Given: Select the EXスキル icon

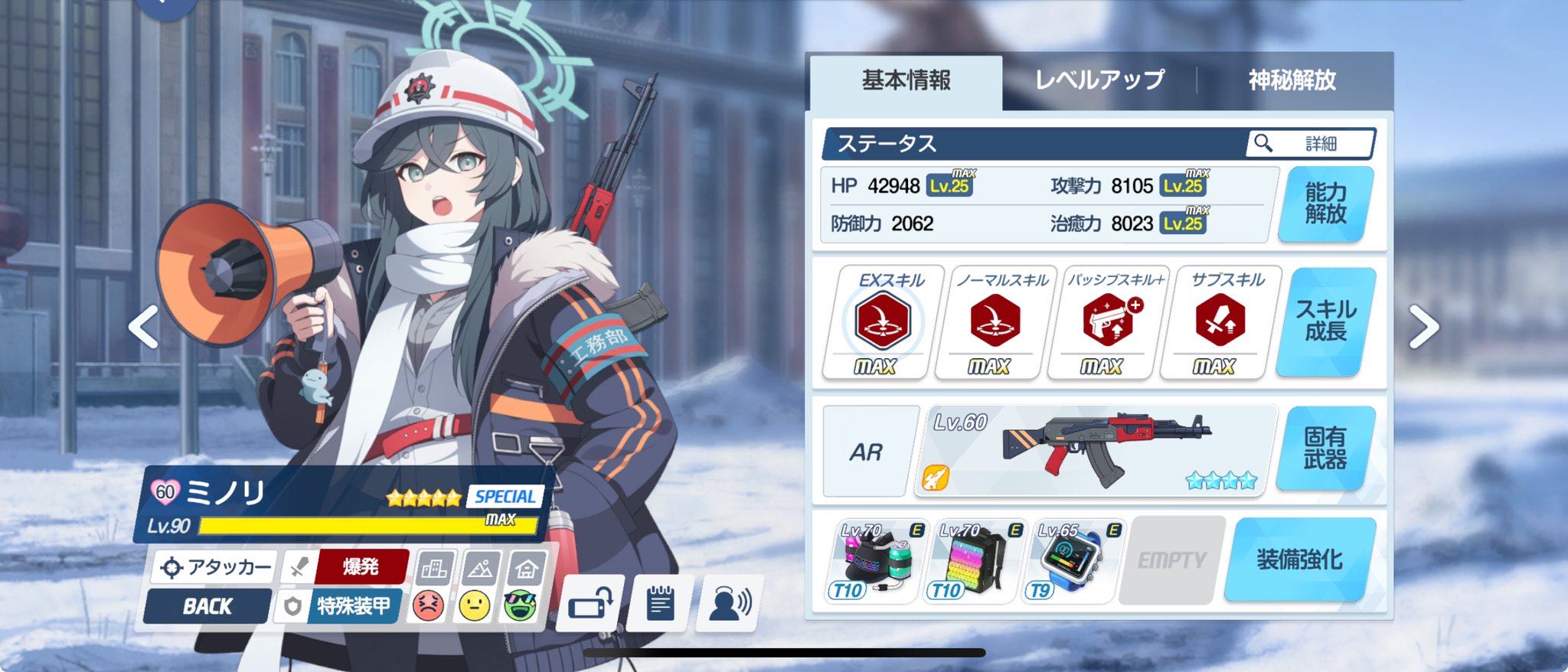Looking at the screenshot, I should [x=882, y=321].
